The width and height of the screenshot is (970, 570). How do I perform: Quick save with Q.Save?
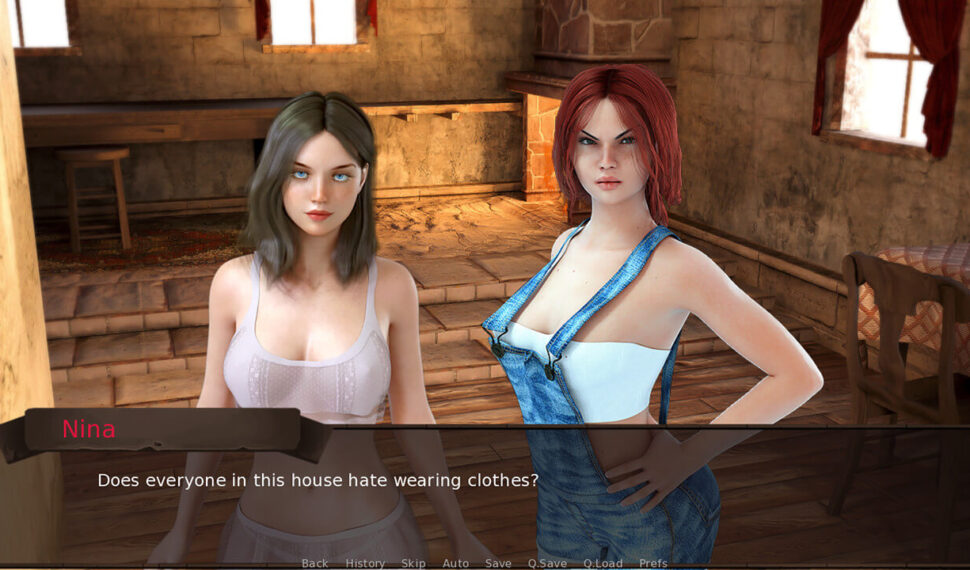coord(547,563)
